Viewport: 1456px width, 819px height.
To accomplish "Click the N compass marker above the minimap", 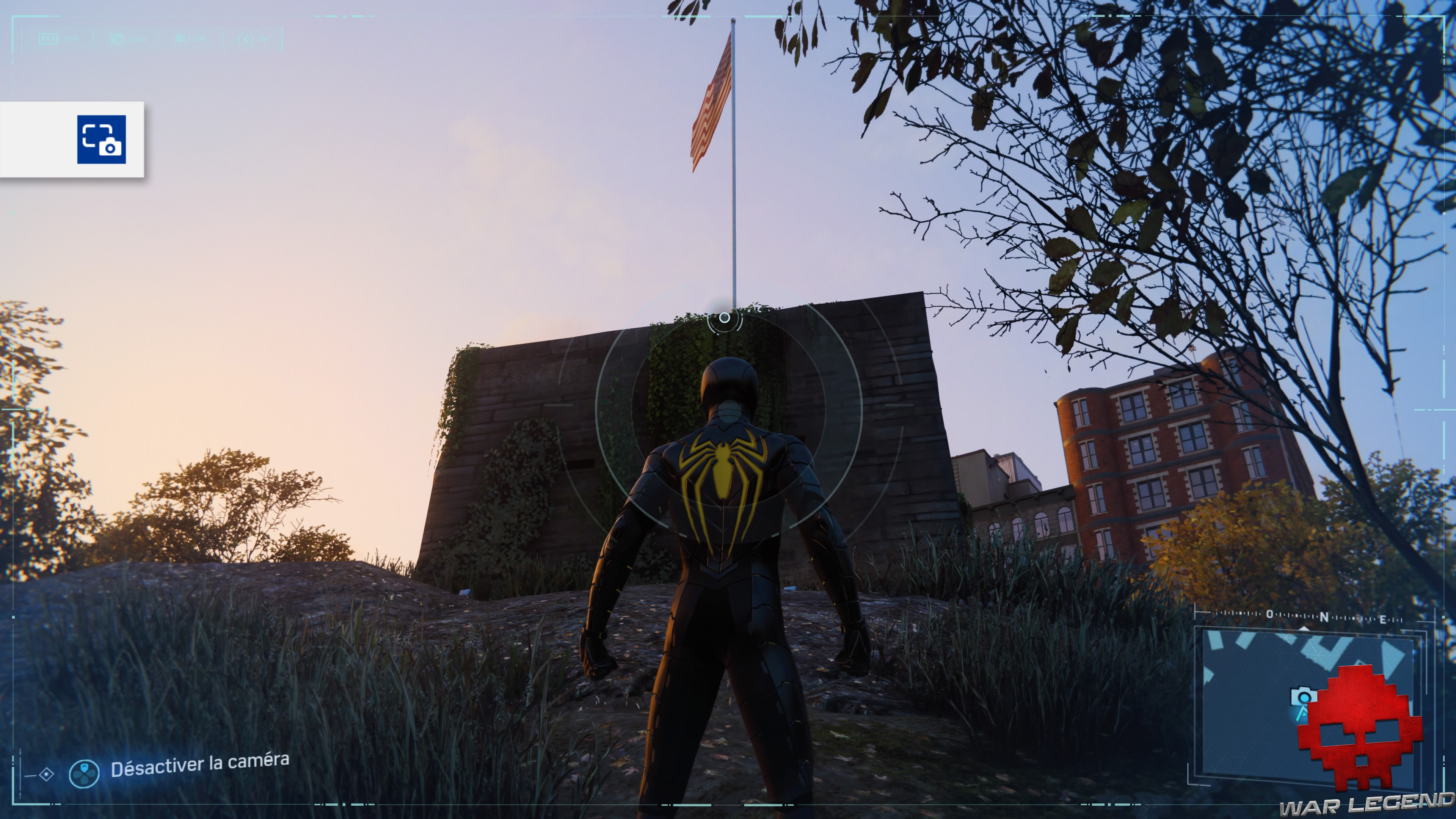I will pos(1324,617).
